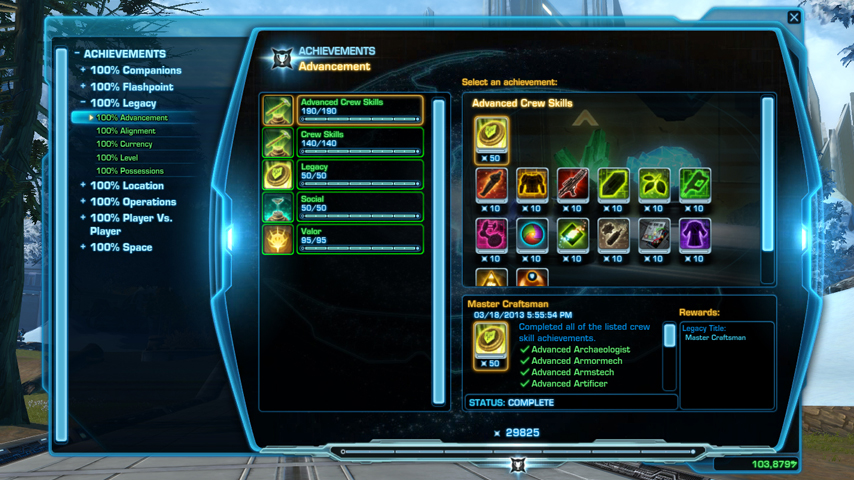The image size is (854, 480).
Task: Select the Master Craftsman x50 achievement icon
Action: (491, 137)
